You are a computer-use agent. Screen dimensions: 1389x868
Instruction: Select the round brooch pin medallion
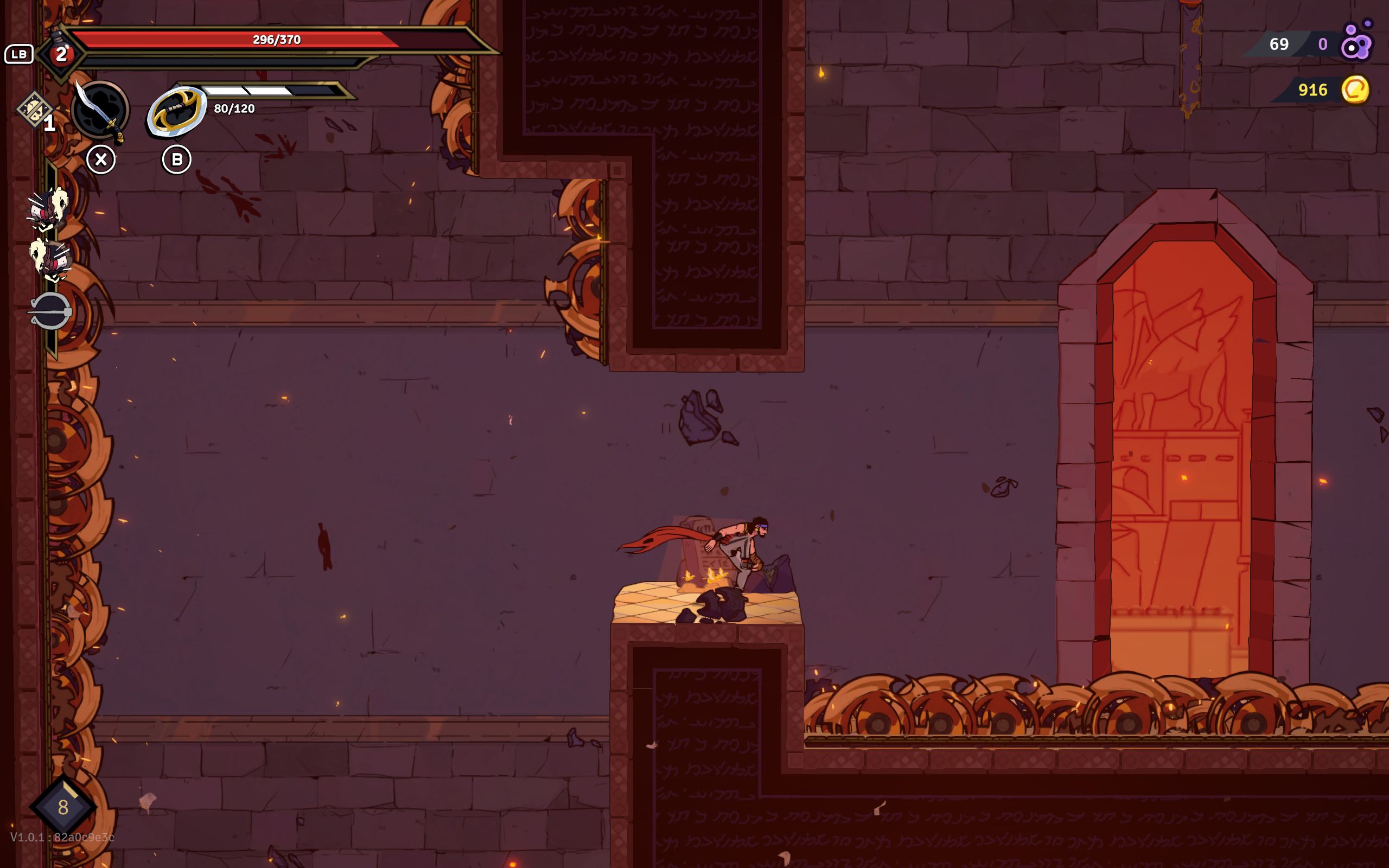pos(50,311)
